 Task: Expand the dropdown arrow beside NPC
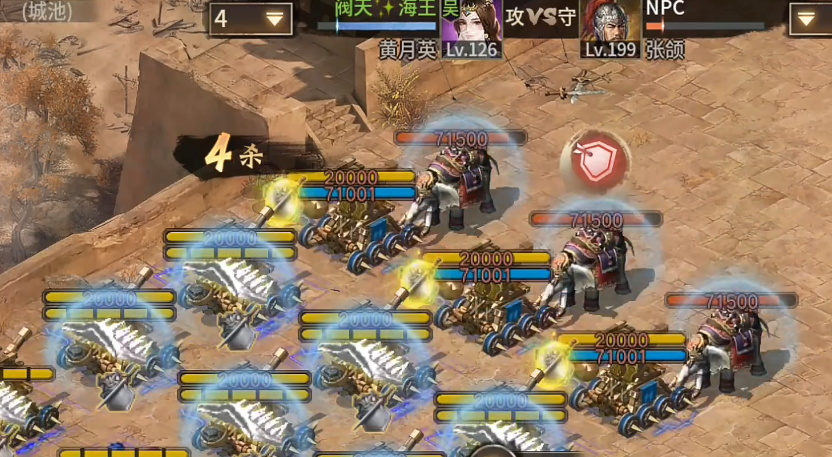[x=809, y=19]
